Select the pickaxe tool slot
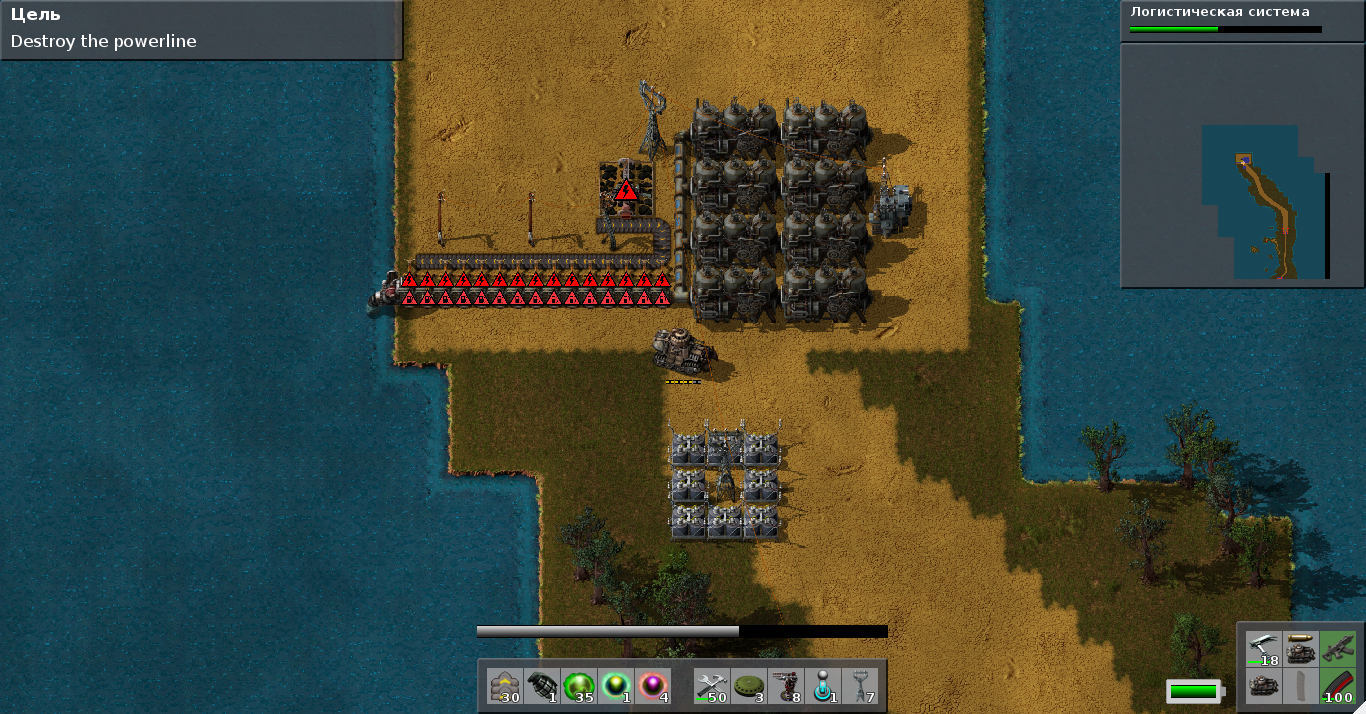Screen dimensions: 1366x714 click(x=1264, y=649)
